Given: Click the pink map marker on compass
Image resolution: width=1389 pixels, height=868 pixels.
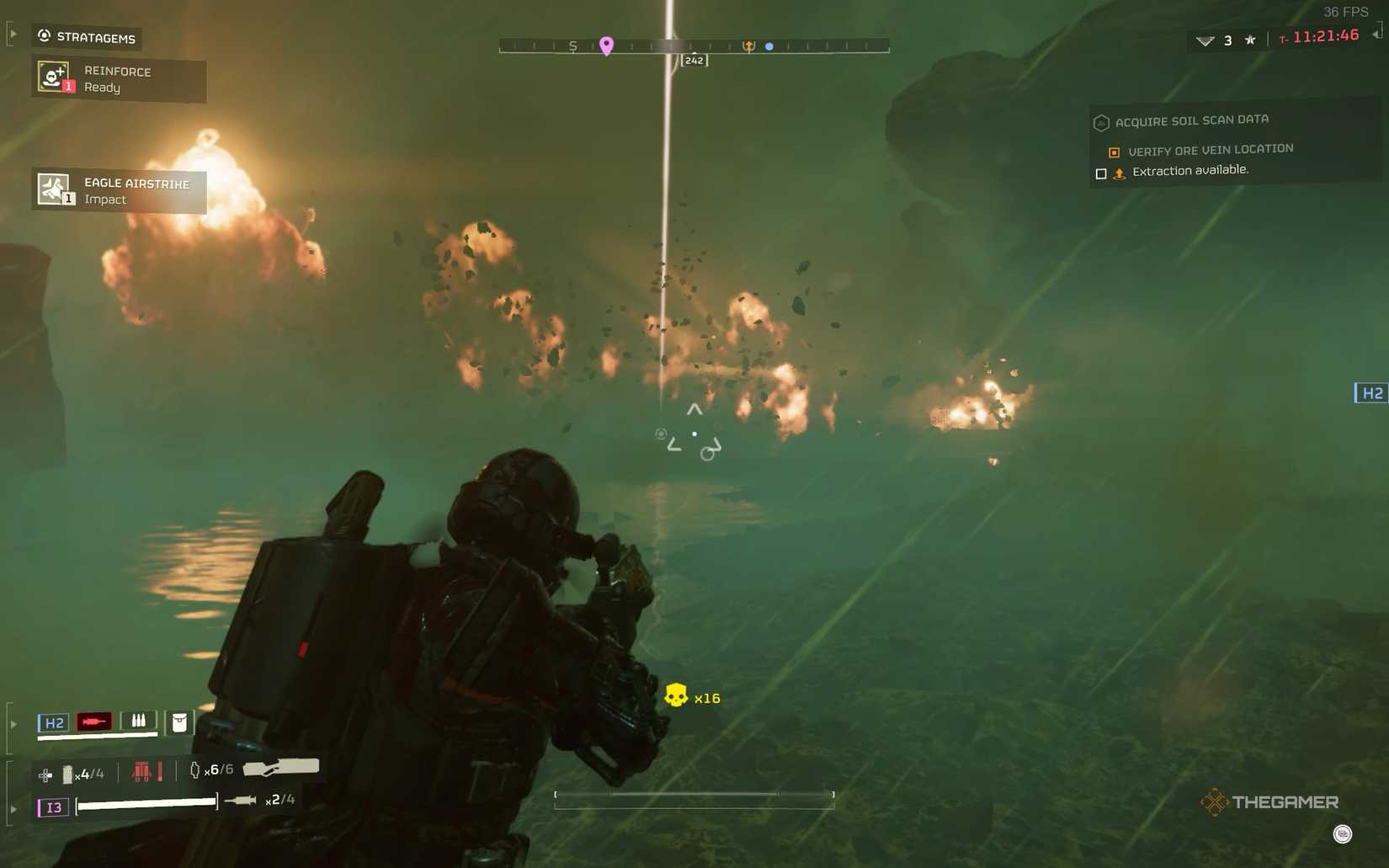Looking at the screenshot, I should 606,45.
